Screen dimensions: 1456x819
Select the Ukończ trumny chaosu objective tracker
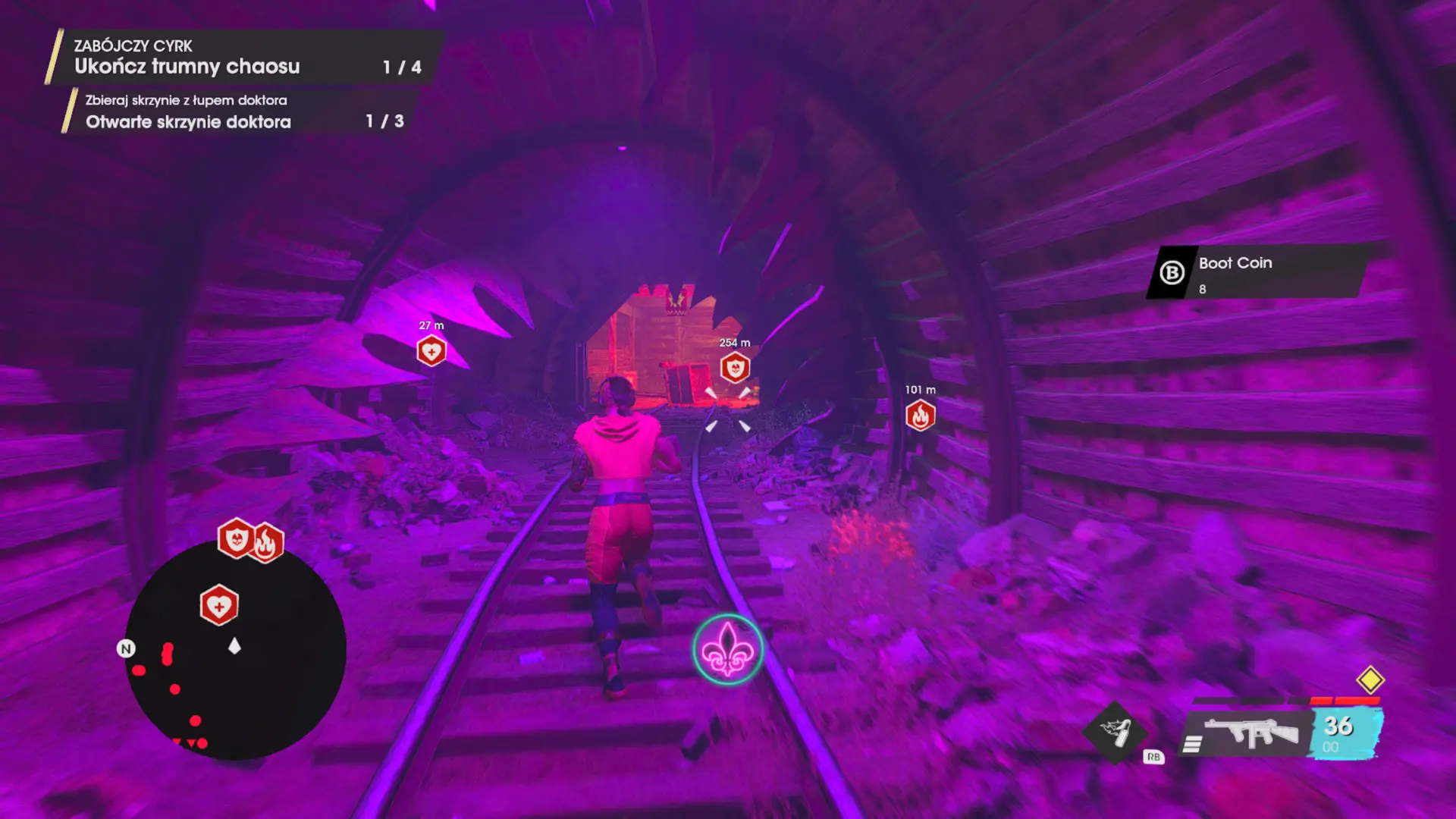243,58
